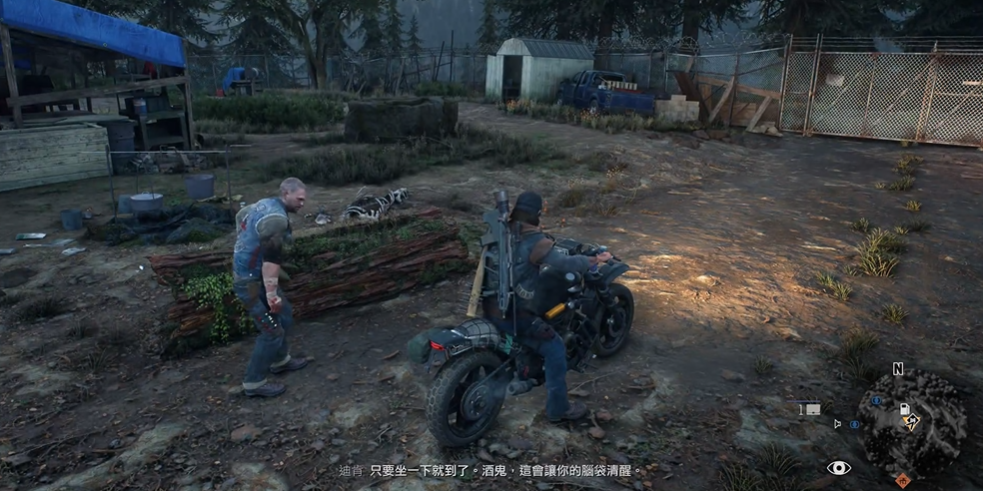Select the fuel pump marker on minimap
The image size is (983, 491).
coord(904,410)
